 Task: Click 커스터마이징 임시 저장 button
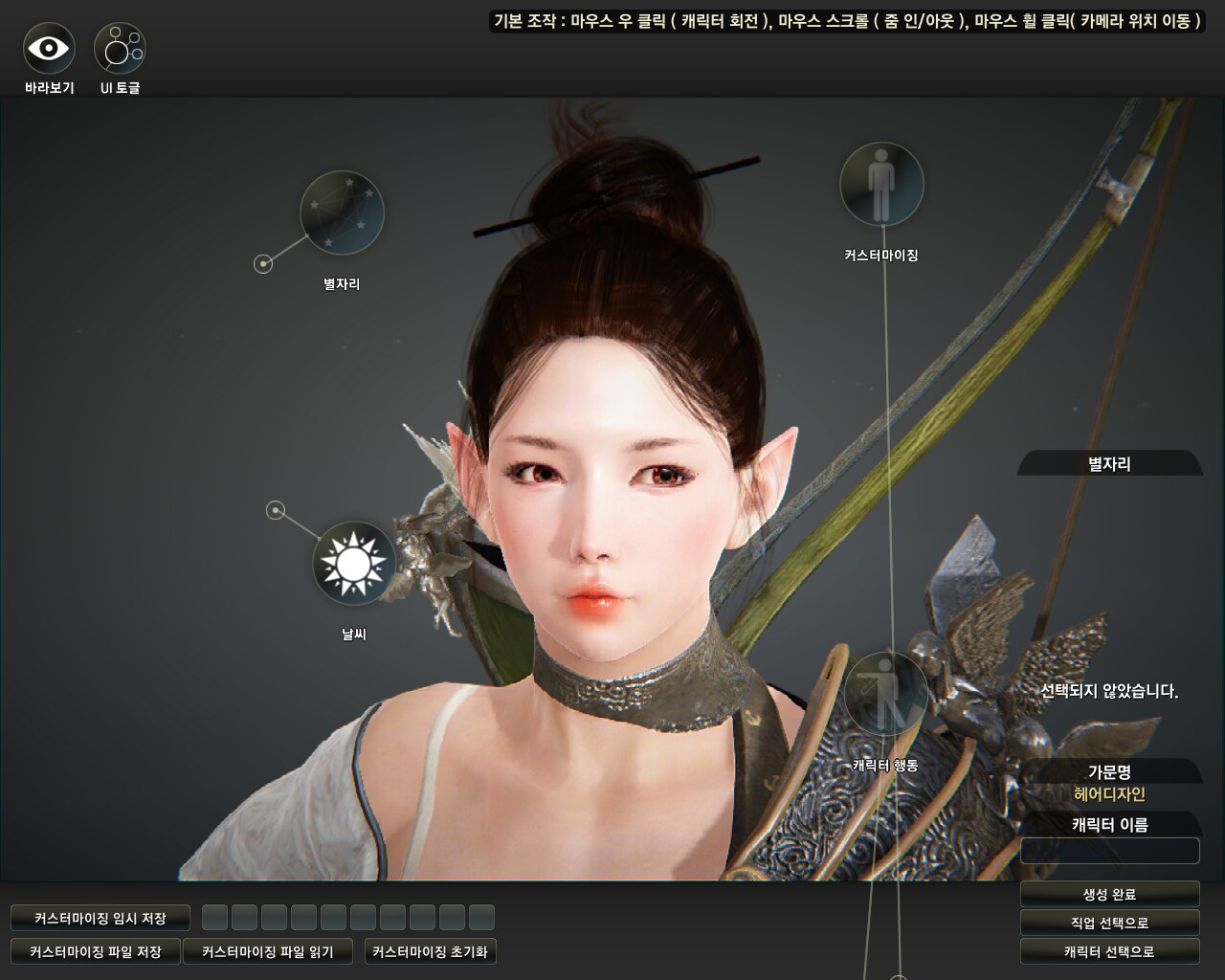100,918
